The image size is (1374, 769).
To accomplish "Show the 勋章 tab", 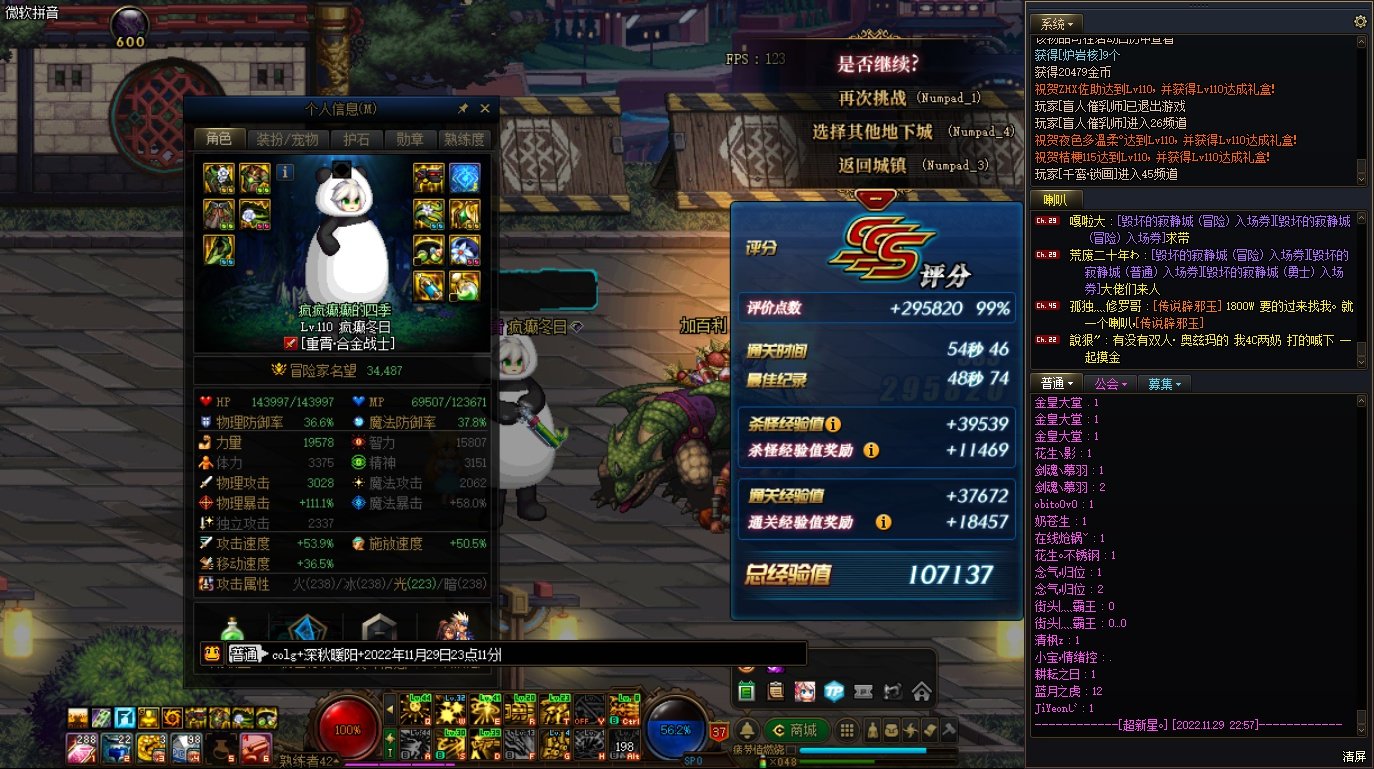I will click(410, 139).
